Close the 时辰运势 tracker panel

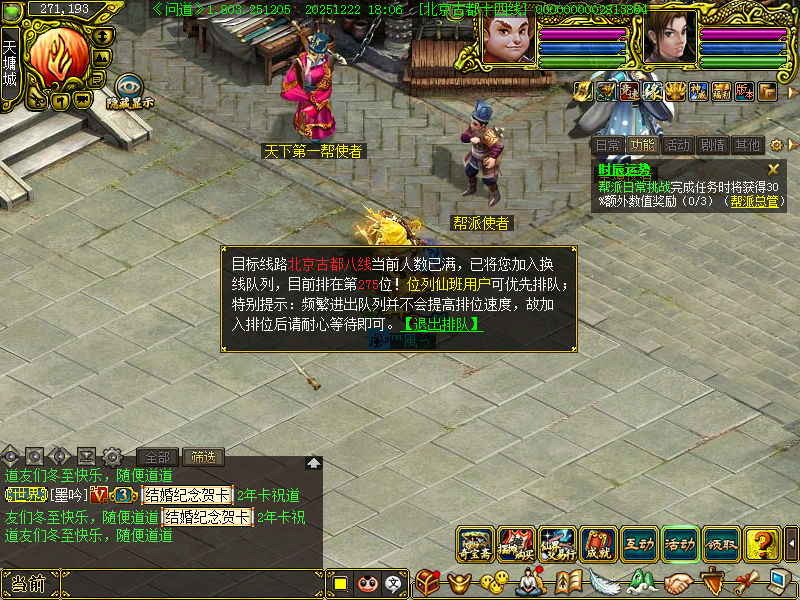tap(773, 170)
